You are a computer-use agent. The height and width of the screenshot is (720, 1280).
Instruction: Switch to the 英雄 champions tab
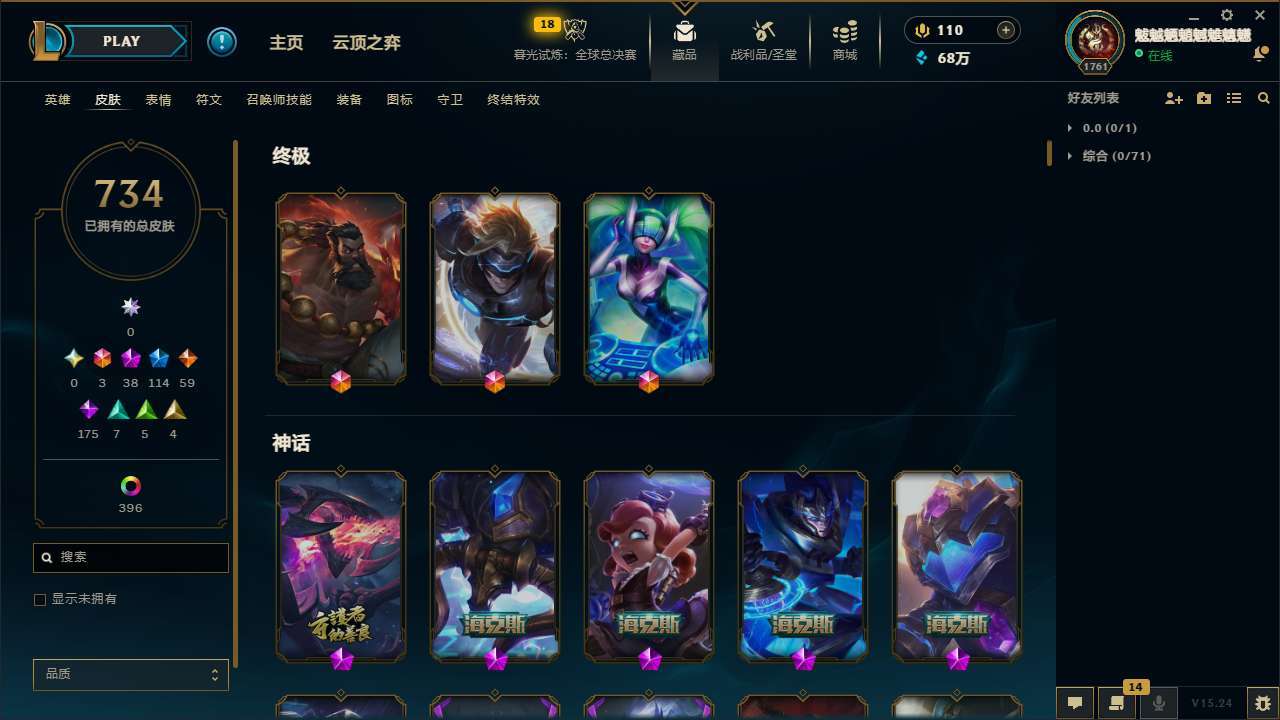coord(57,100)
